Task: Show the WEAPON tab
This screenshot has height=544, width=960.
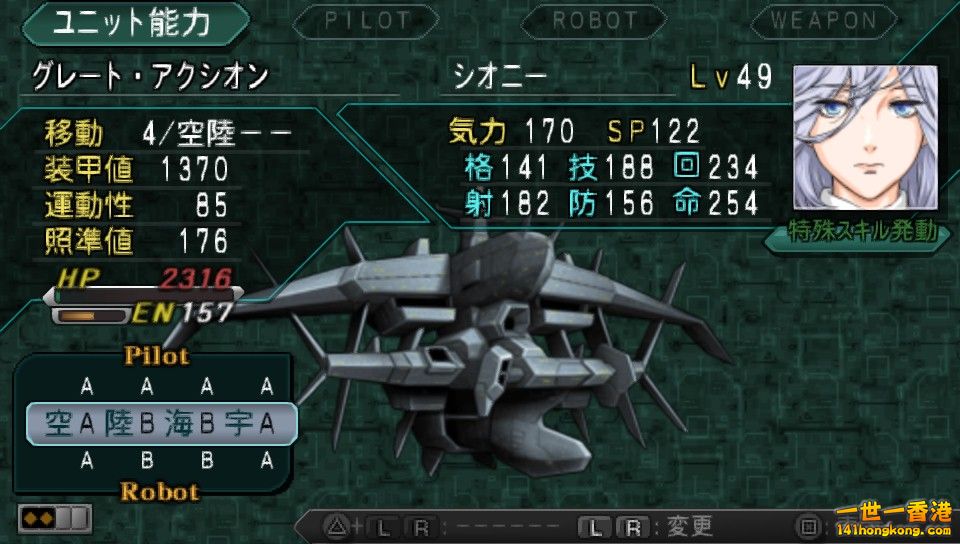Action: coord(823,20)
